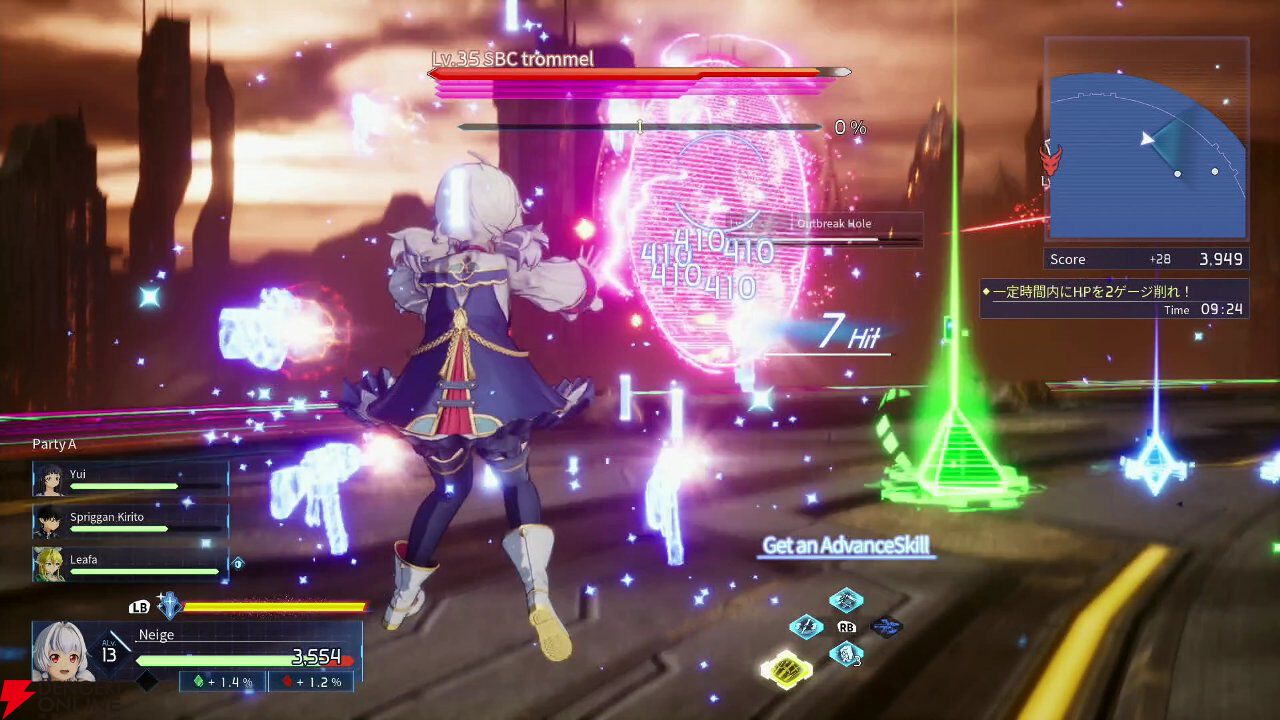1280x720 pixels.
Task: Click the minimap in the corner
Action: tap(1147, 140)
